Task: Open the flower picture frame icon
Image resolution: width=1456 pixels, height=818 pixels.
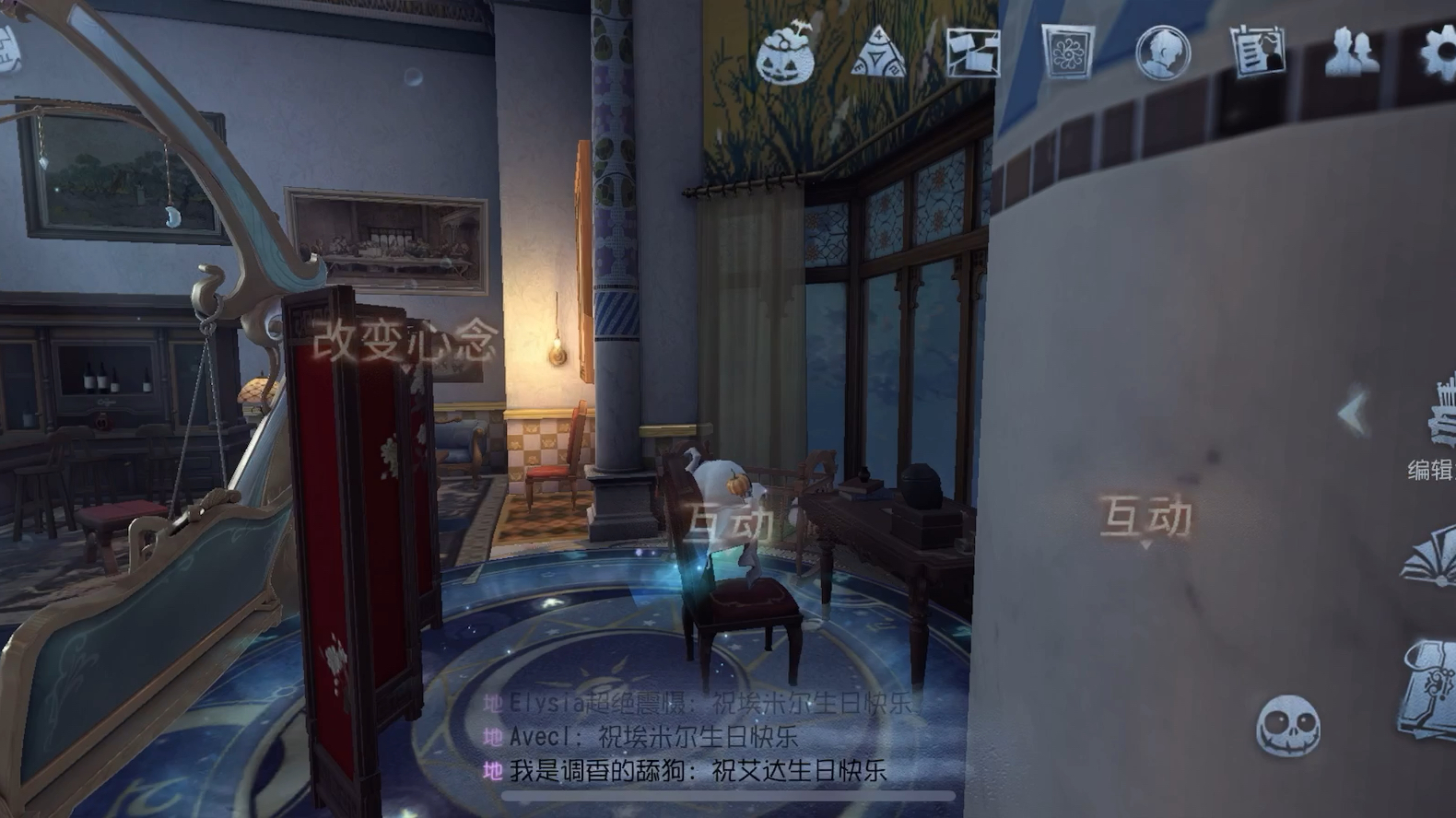Action: pos(1067,53)
